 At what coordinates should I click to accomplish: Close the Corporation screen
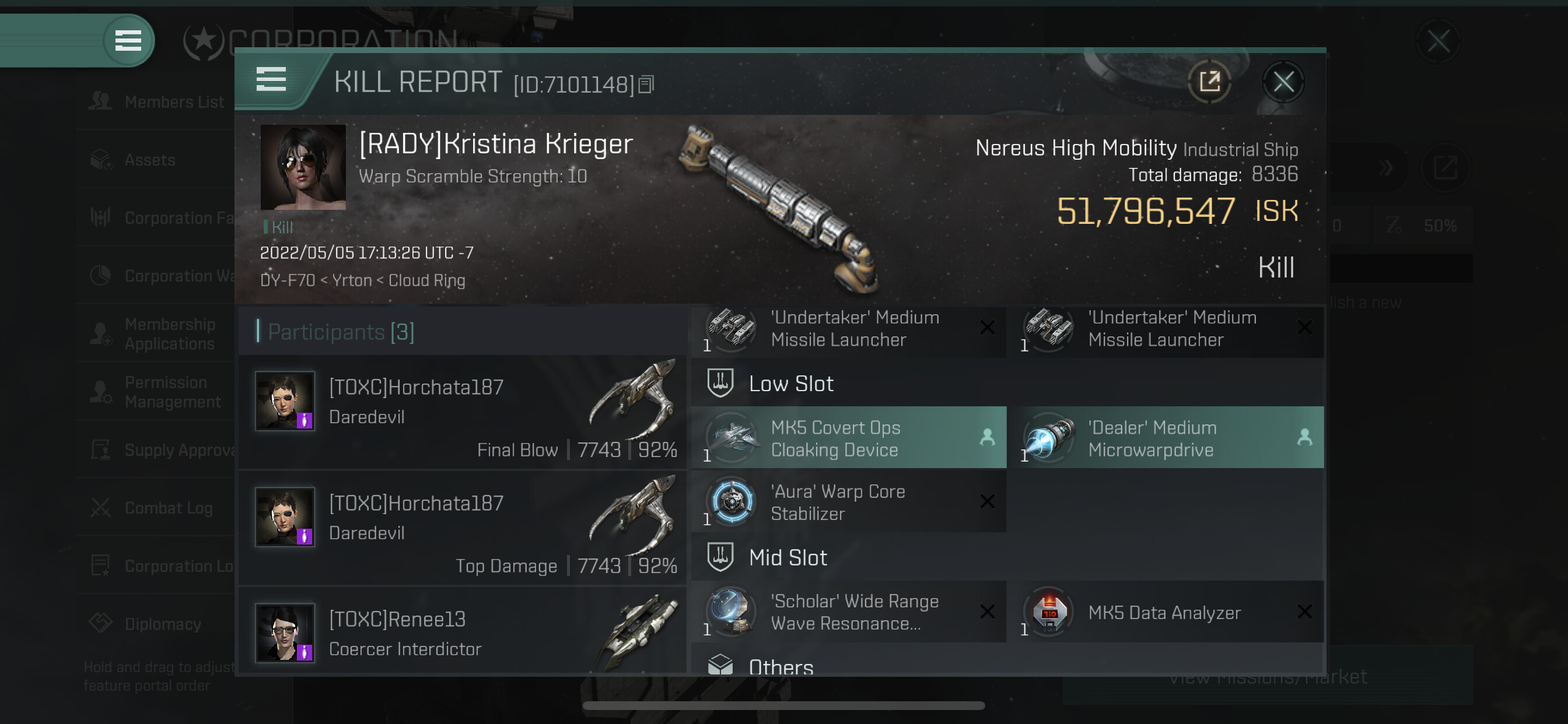click(1438, 42)
